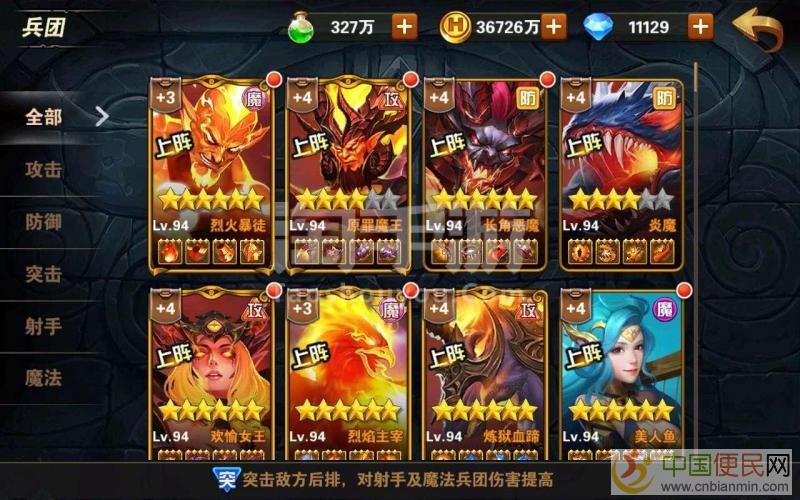This screenshot has height=500, width=800.
Task: Show the 防御 (Defense) category
Action: (45, 222)
